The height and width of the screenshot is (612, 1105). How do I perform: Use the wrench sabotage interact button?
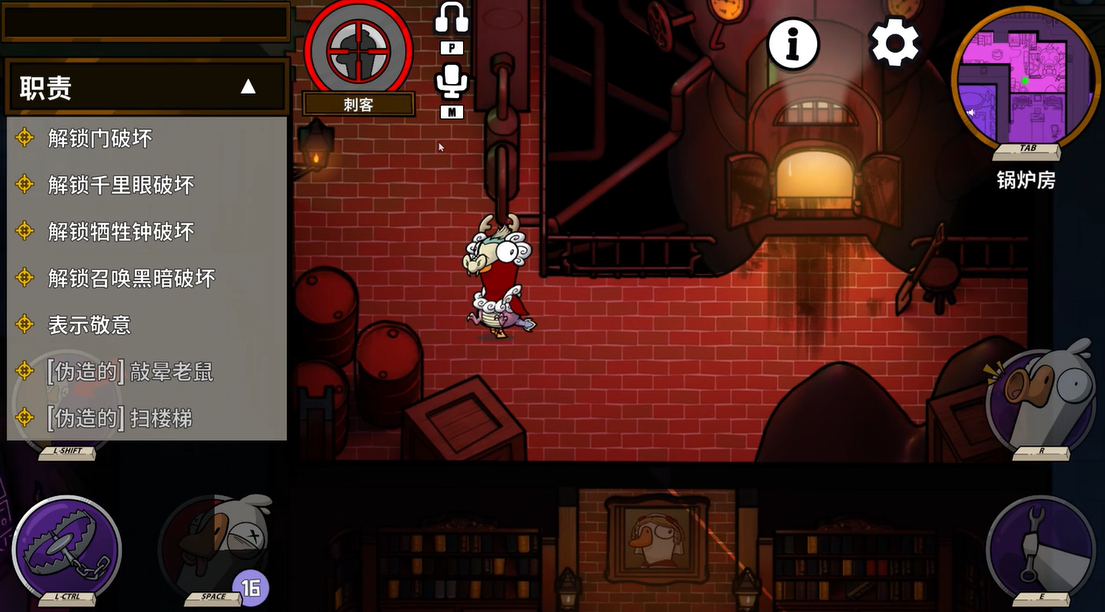coord(1041,547)
